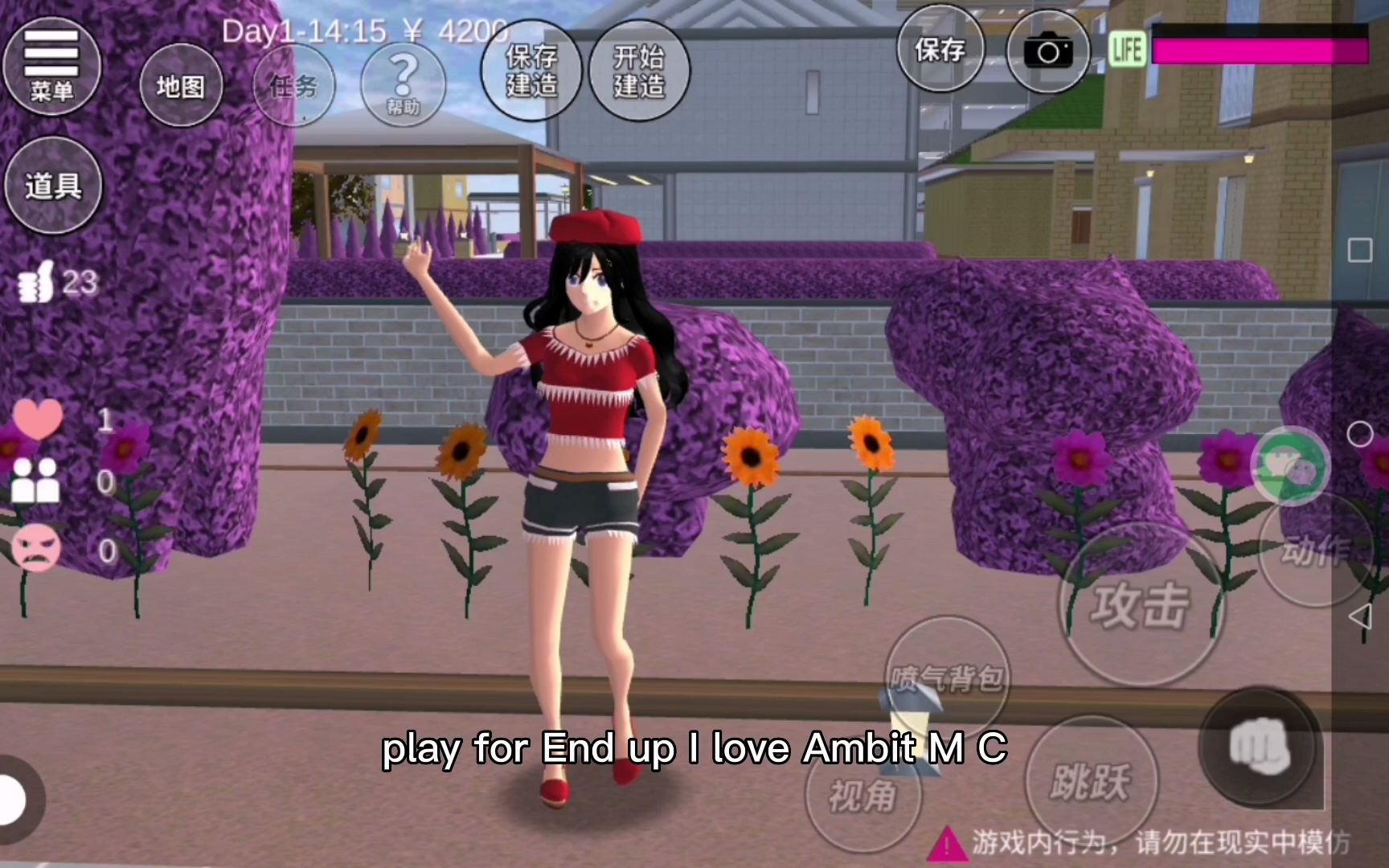This screenshot has height=868, width=1389.
Task: Open the 动作 actions button
Action: pyautogui.click(x=1313, y=550)
